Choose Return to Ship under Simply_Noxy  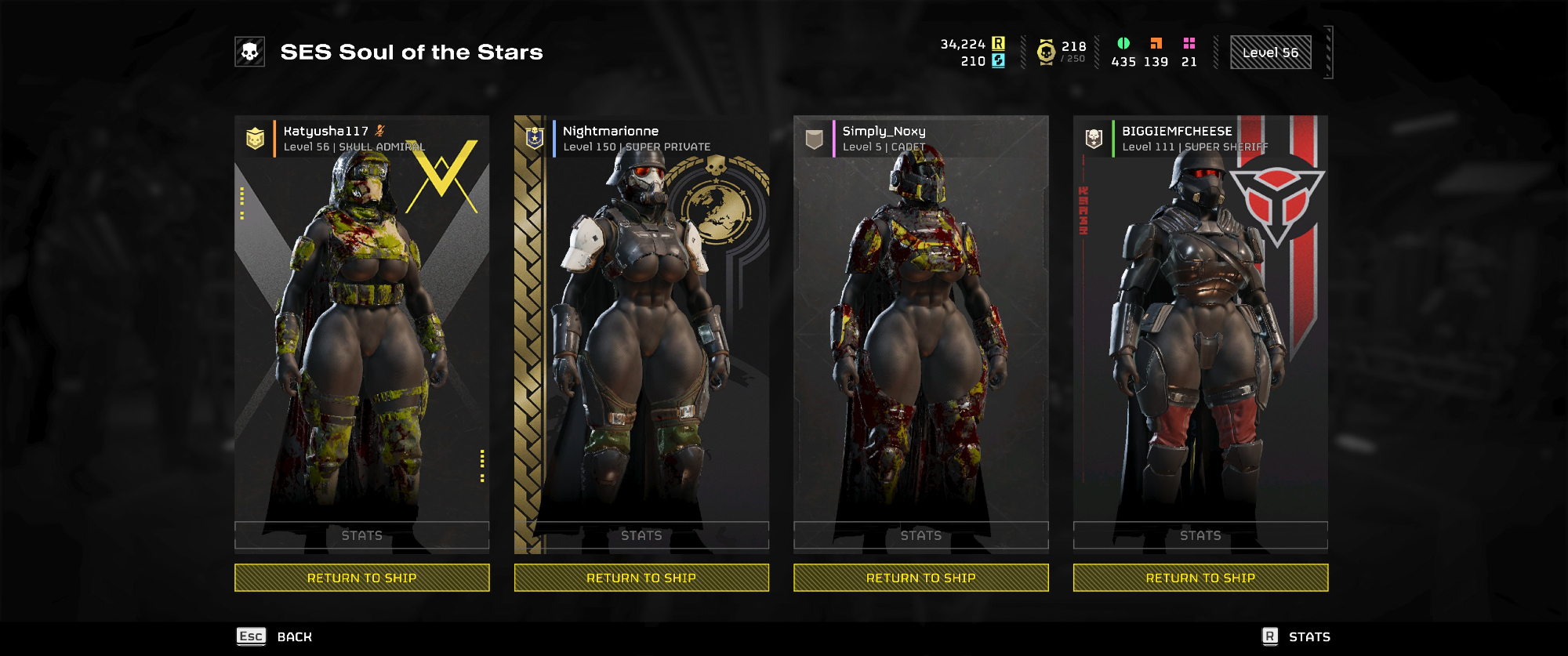point(920,578)
